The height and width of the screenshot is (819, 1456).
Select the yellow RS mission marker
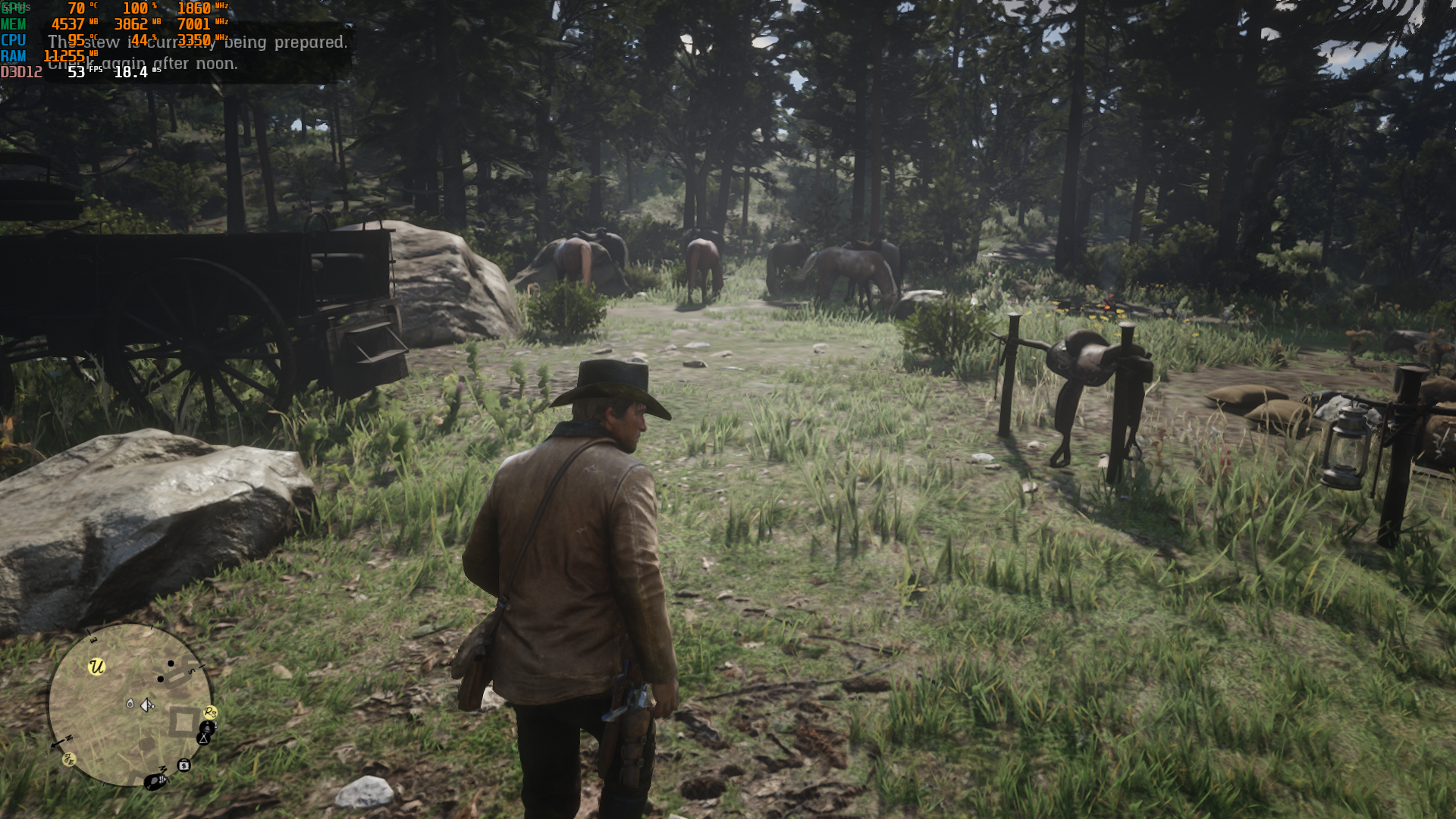(210, 712)
